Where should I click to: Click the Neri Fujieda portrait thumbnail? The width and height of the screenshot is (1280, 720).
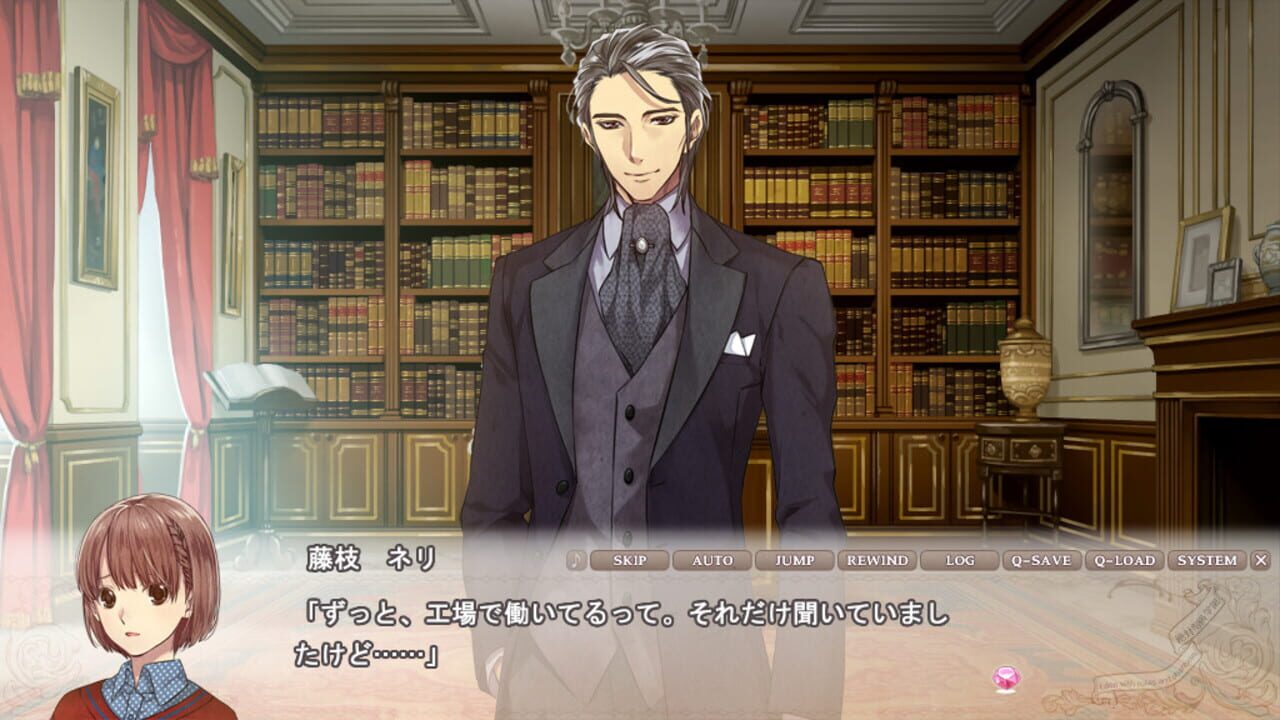coord(140,610)
